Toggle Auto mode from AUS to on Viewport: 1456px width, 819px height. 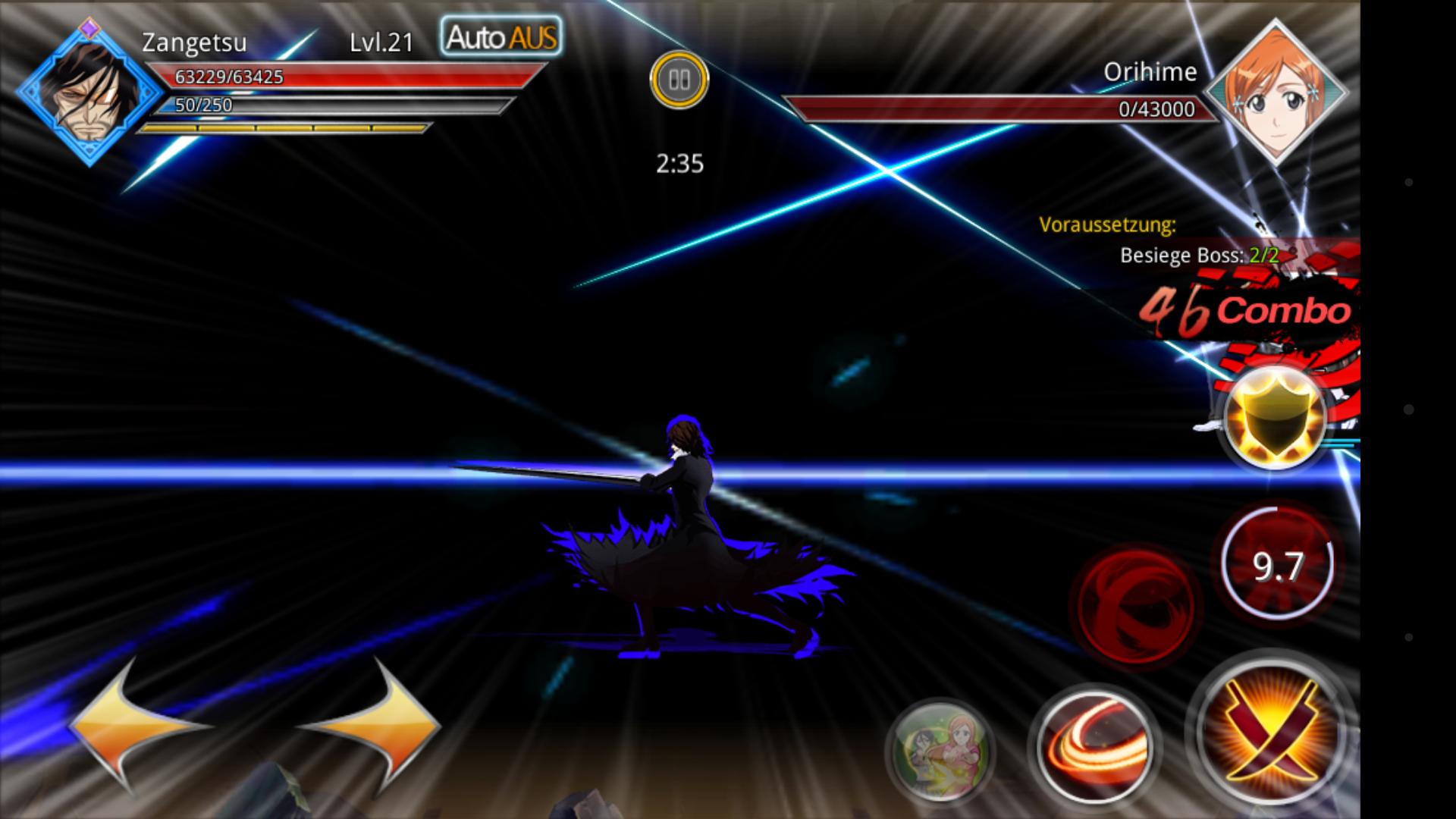(x=499, y=36)
